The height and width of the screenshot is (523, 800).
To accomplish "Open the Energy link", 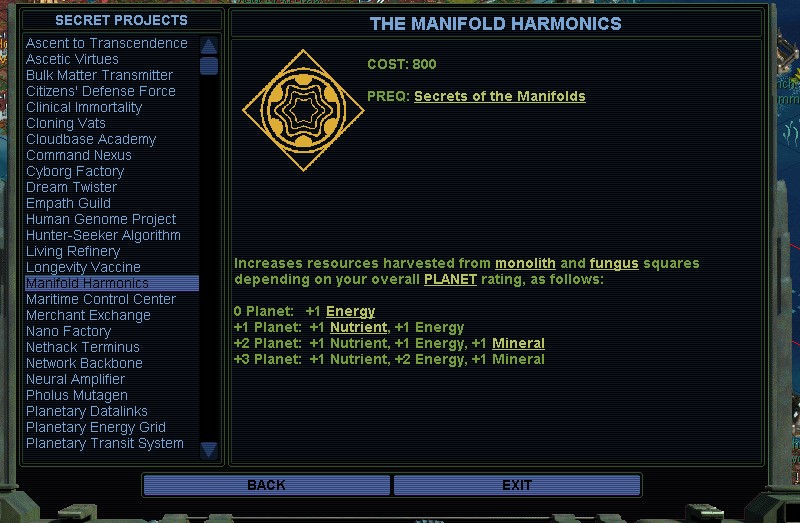I will click(x=350, y=311).
